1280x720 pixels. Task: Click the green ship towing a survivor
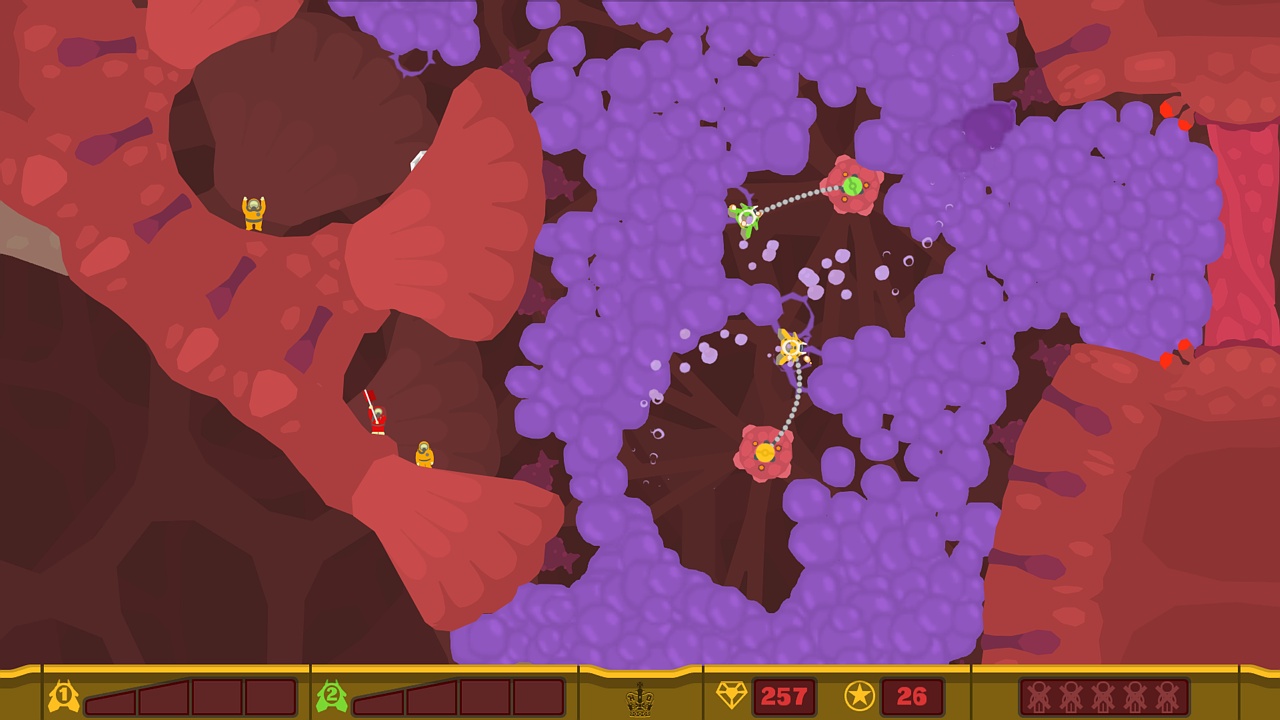[745, 218]
